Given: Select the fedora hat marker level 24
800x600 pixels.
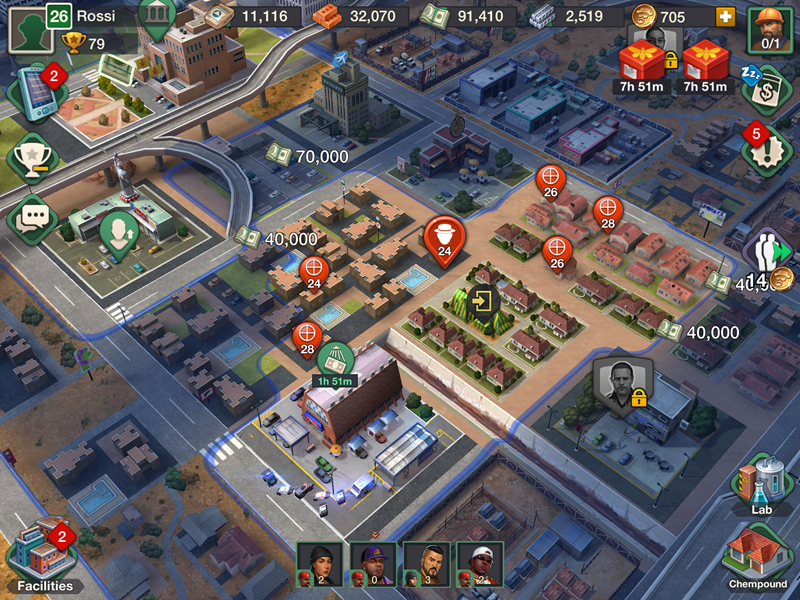Looking at the screenshot, I should point(445,238).
